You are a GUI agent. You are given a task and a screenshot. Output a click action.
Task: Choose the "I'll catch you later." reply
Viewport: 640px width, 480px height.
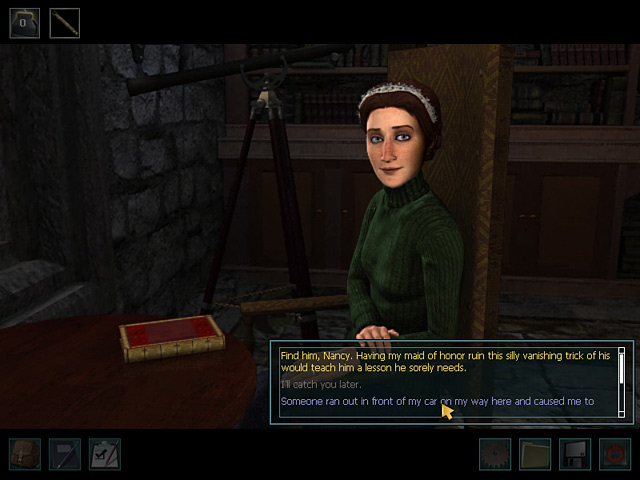[321, 385]
